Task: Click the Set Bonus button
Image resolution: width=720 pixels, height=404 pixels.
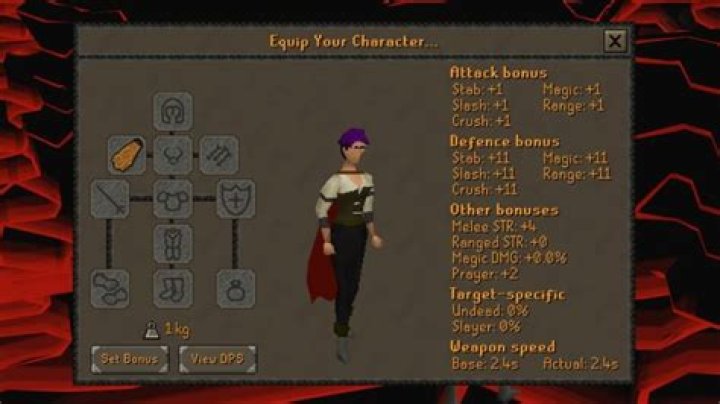Action: point(129,357)
